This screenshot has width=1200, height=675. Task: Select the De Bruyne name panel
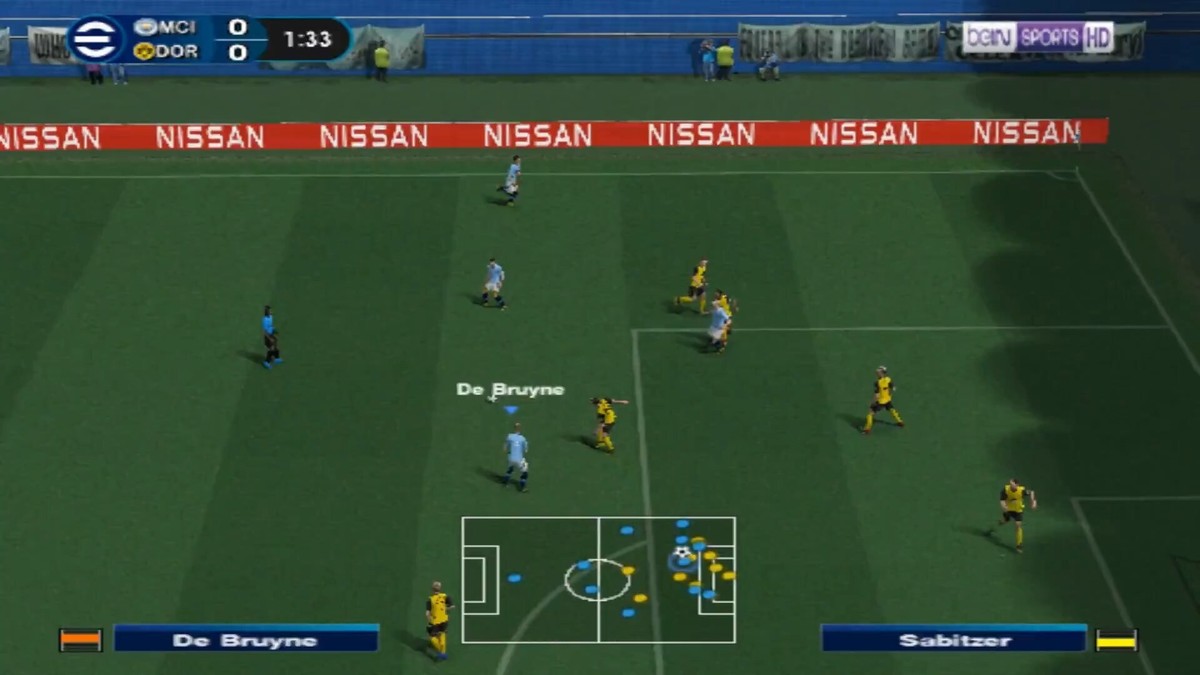point(246,640)
